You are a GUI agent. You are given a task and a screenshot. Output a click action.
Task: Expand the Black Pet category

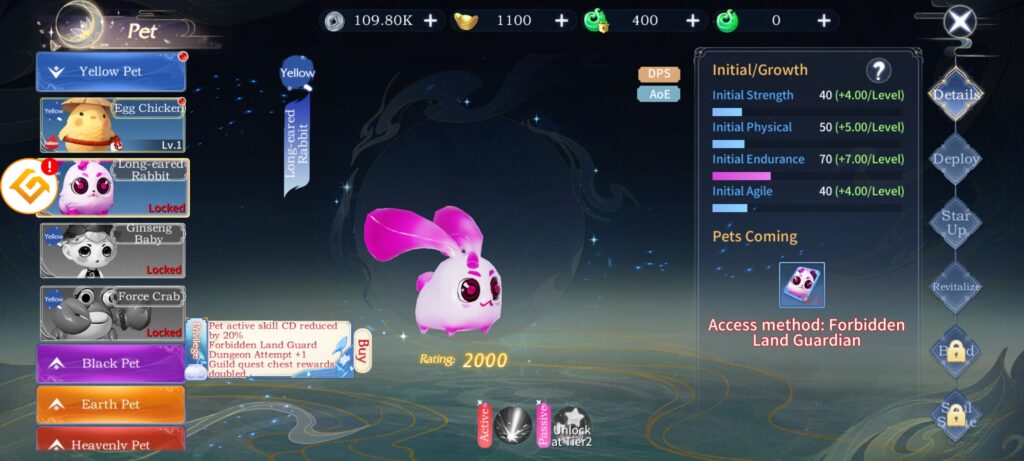[111, 363]
